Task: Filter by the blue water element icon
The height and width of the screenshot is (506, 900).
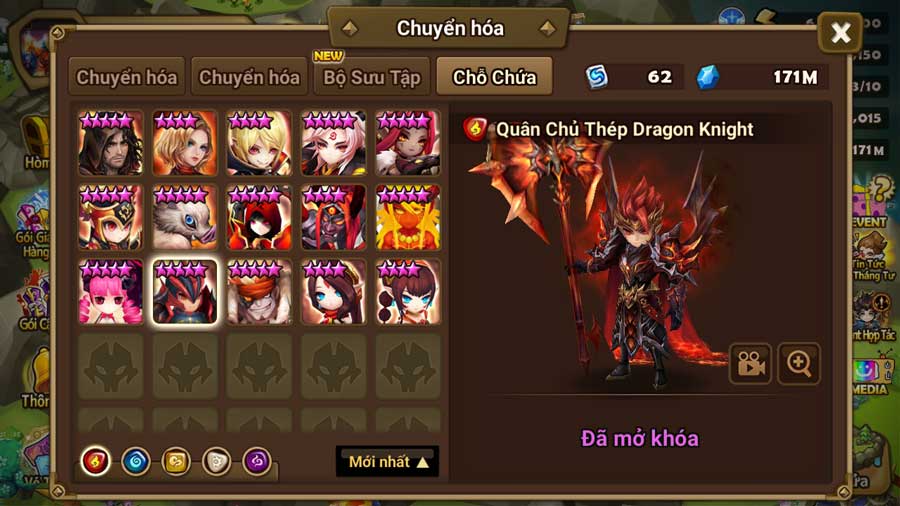Action: point(135,461)
